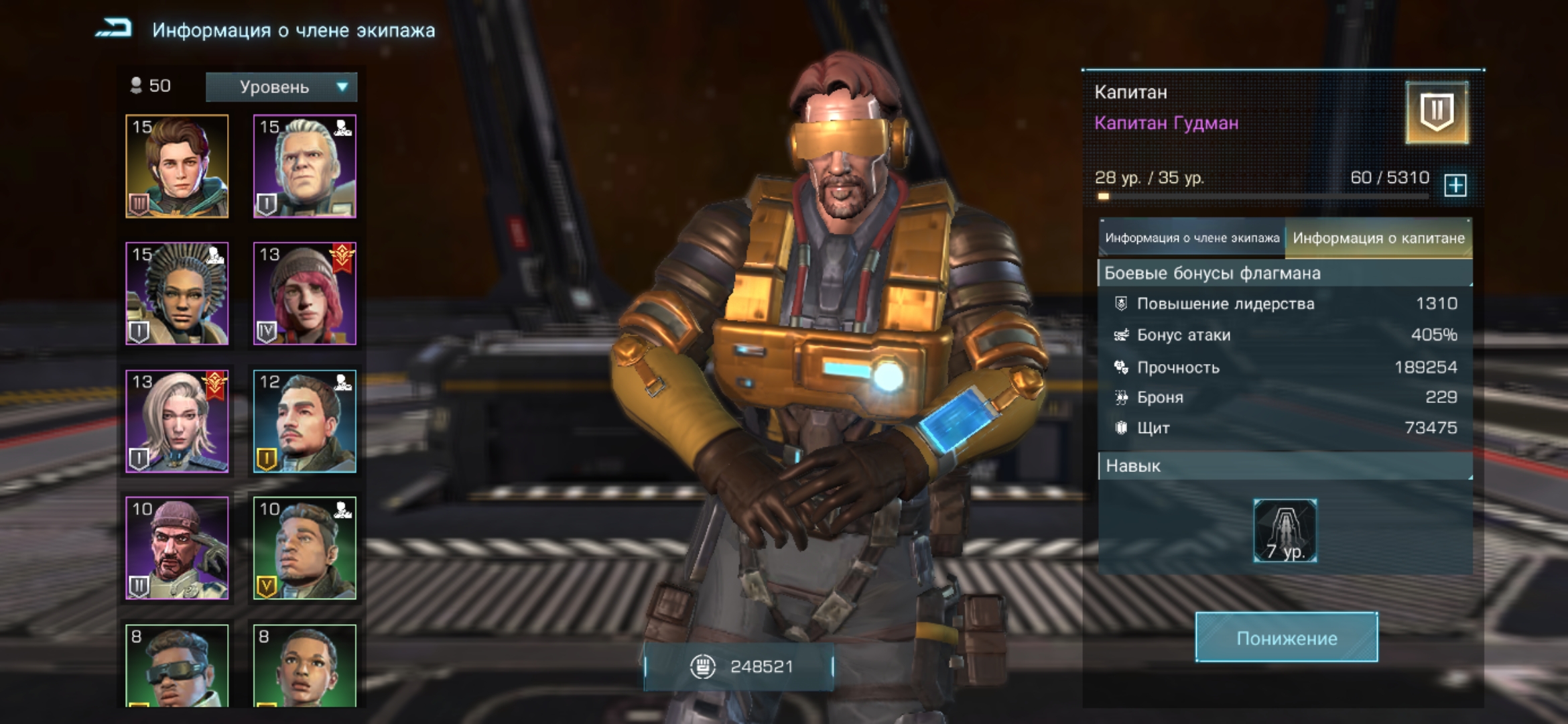This screenshot has height=724, width=1568.
Task: Add experience with the plus button
Action: [1455, 185]
